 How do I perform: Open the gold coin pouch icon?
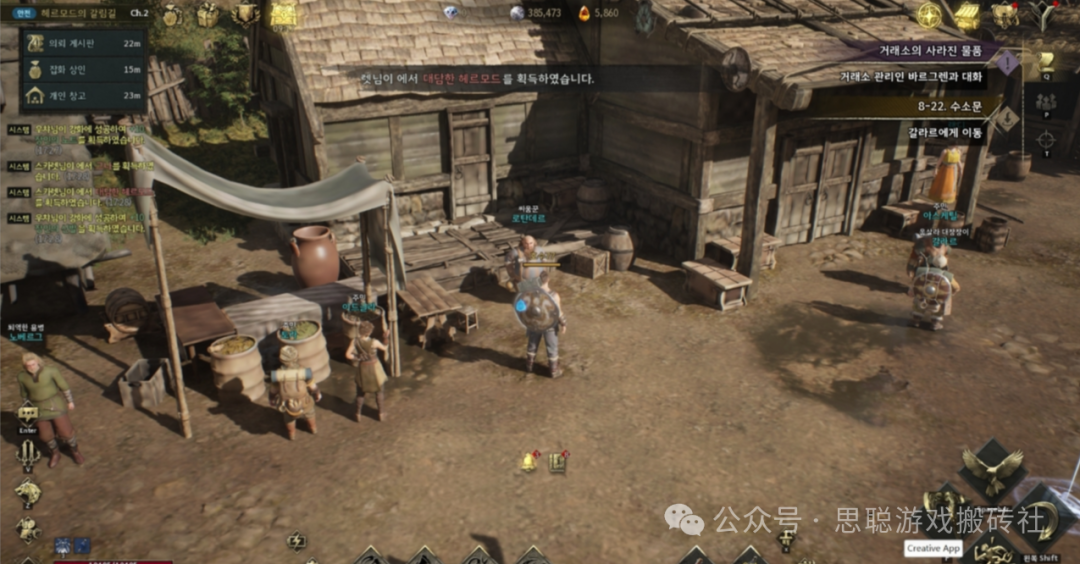click(x=171, y=15)
